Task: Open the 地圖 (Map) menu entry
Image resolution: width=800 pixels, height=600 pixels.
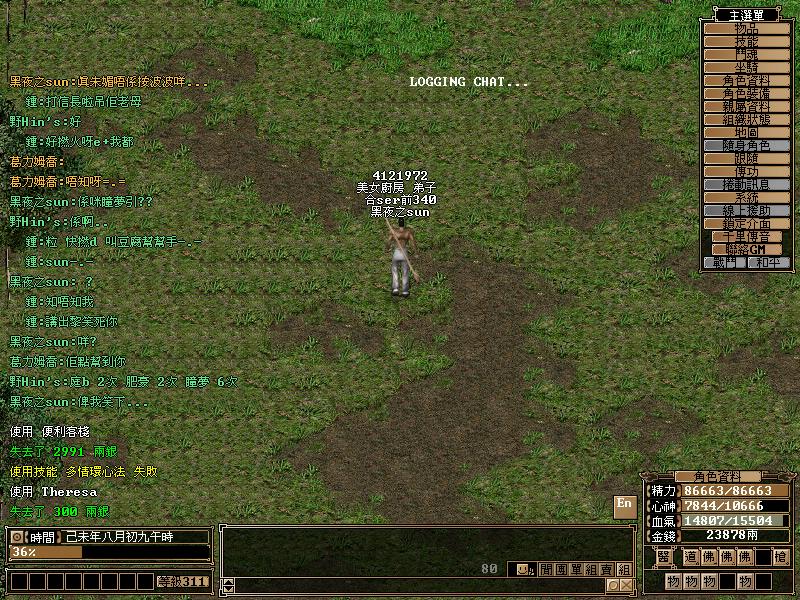Action: [746, 132]
